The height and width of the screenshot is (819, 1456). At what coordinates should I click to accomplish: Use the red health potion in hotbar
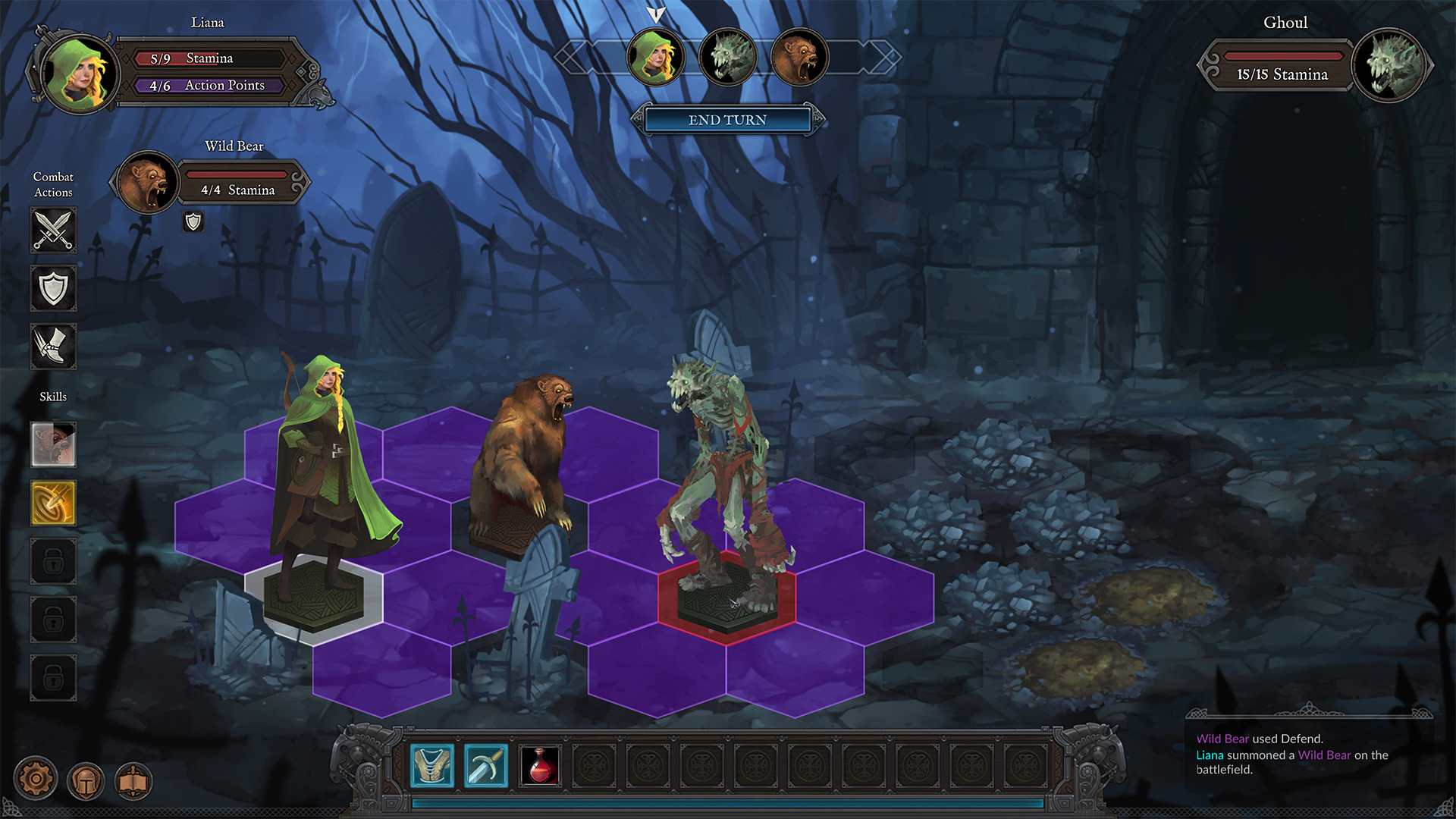click(541, 764)
